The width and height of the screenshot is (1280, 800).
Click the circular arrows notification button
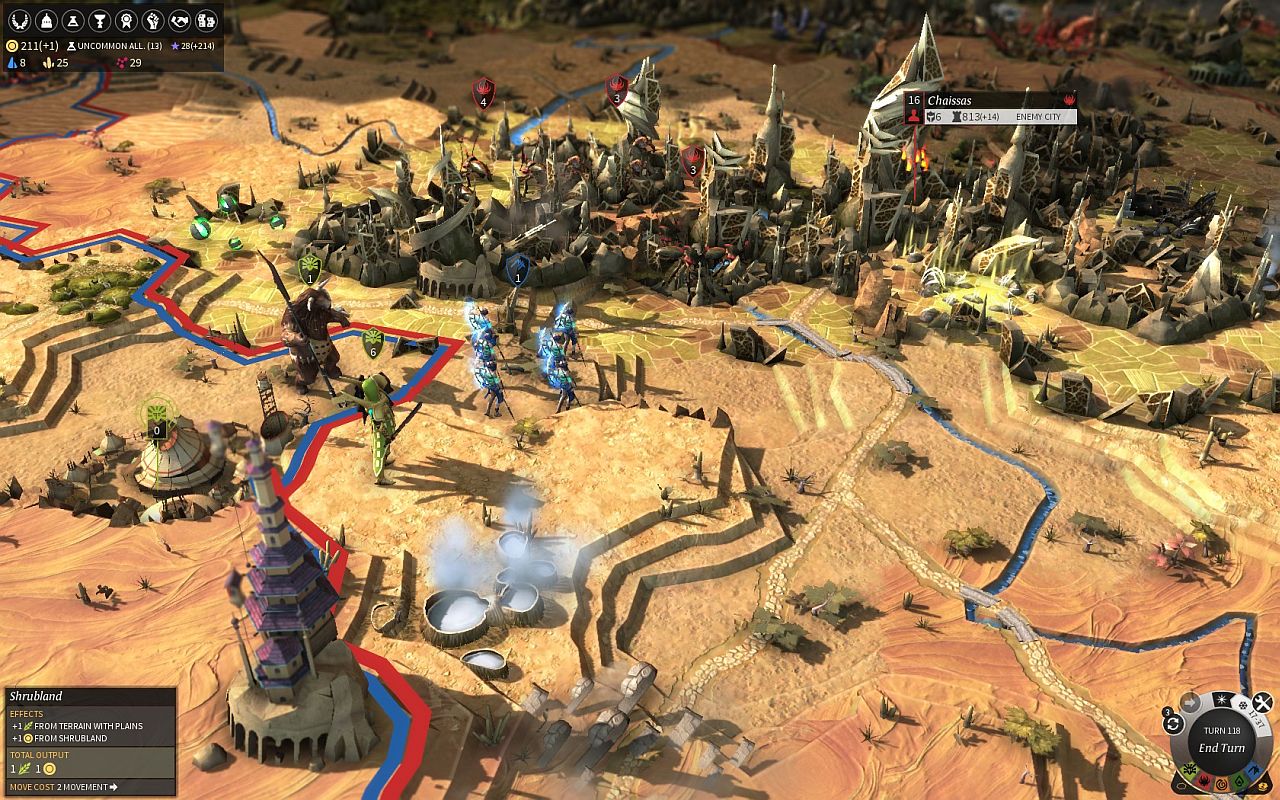click(x=1173, y=722)
